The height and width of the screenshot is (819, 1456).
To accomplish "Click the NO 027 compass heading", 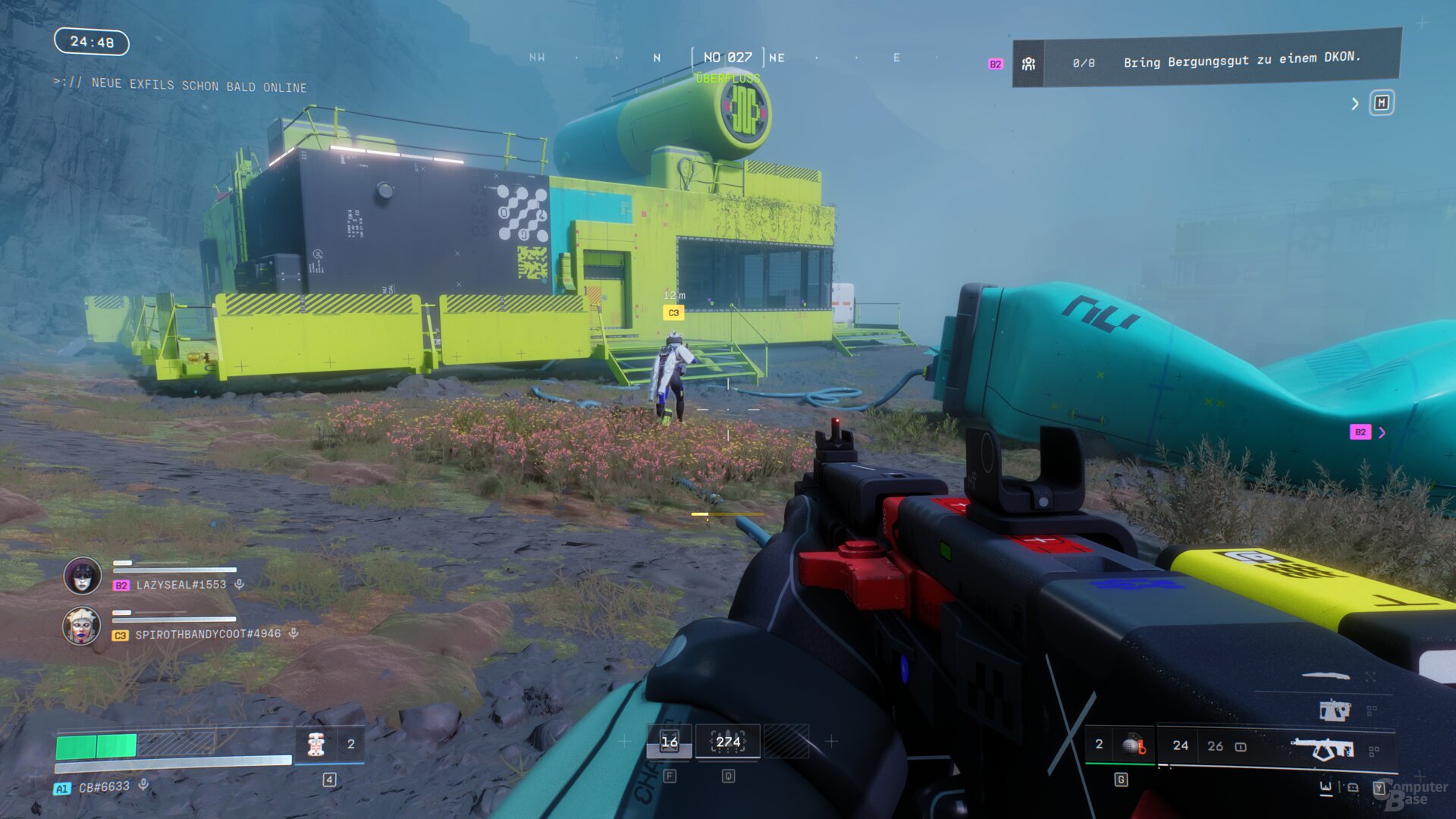I will [x=727, y=57].
